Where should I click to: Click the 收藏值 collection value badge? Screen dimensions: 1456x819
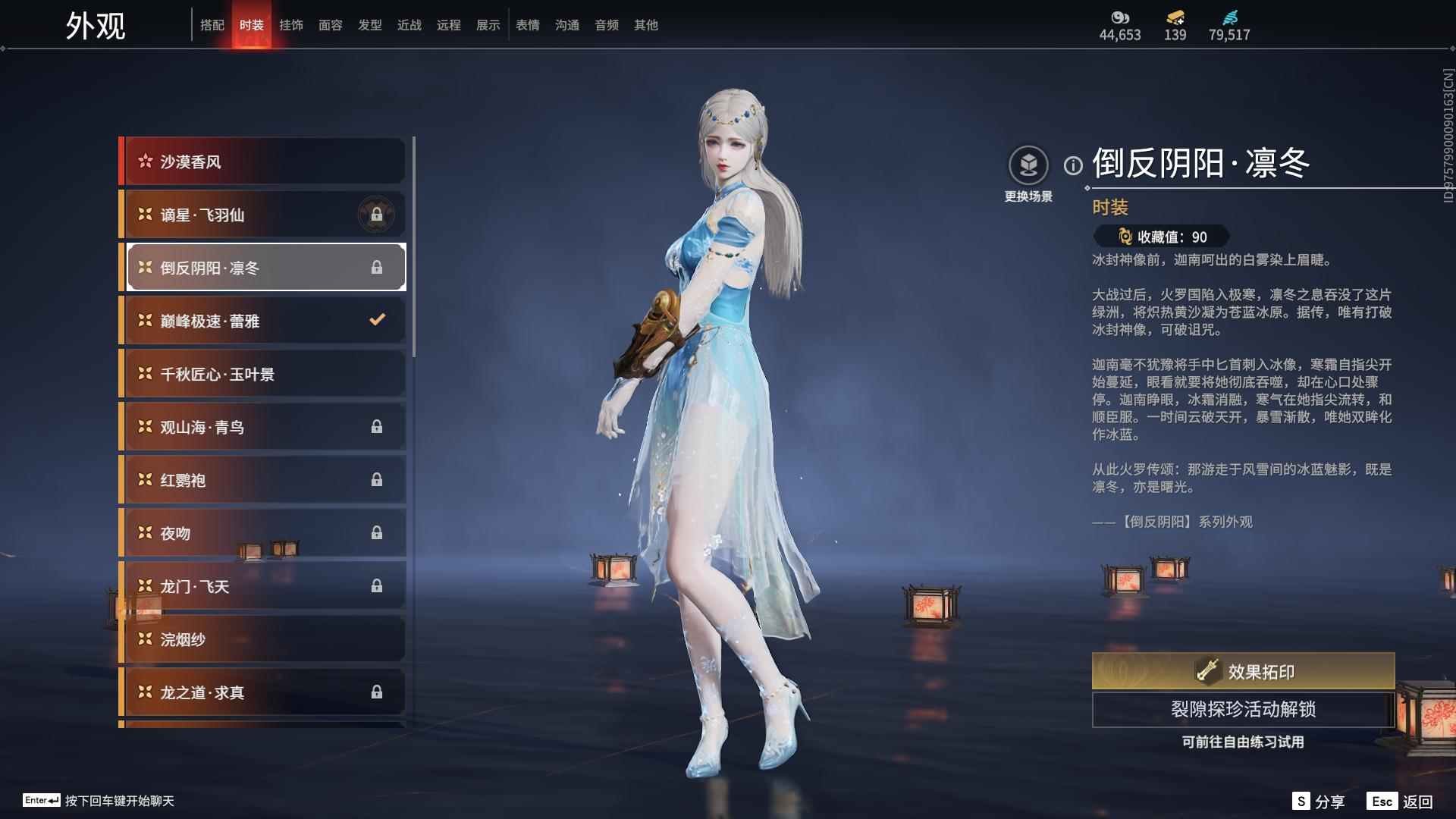pyautogui.click(x=1158, y=235)
